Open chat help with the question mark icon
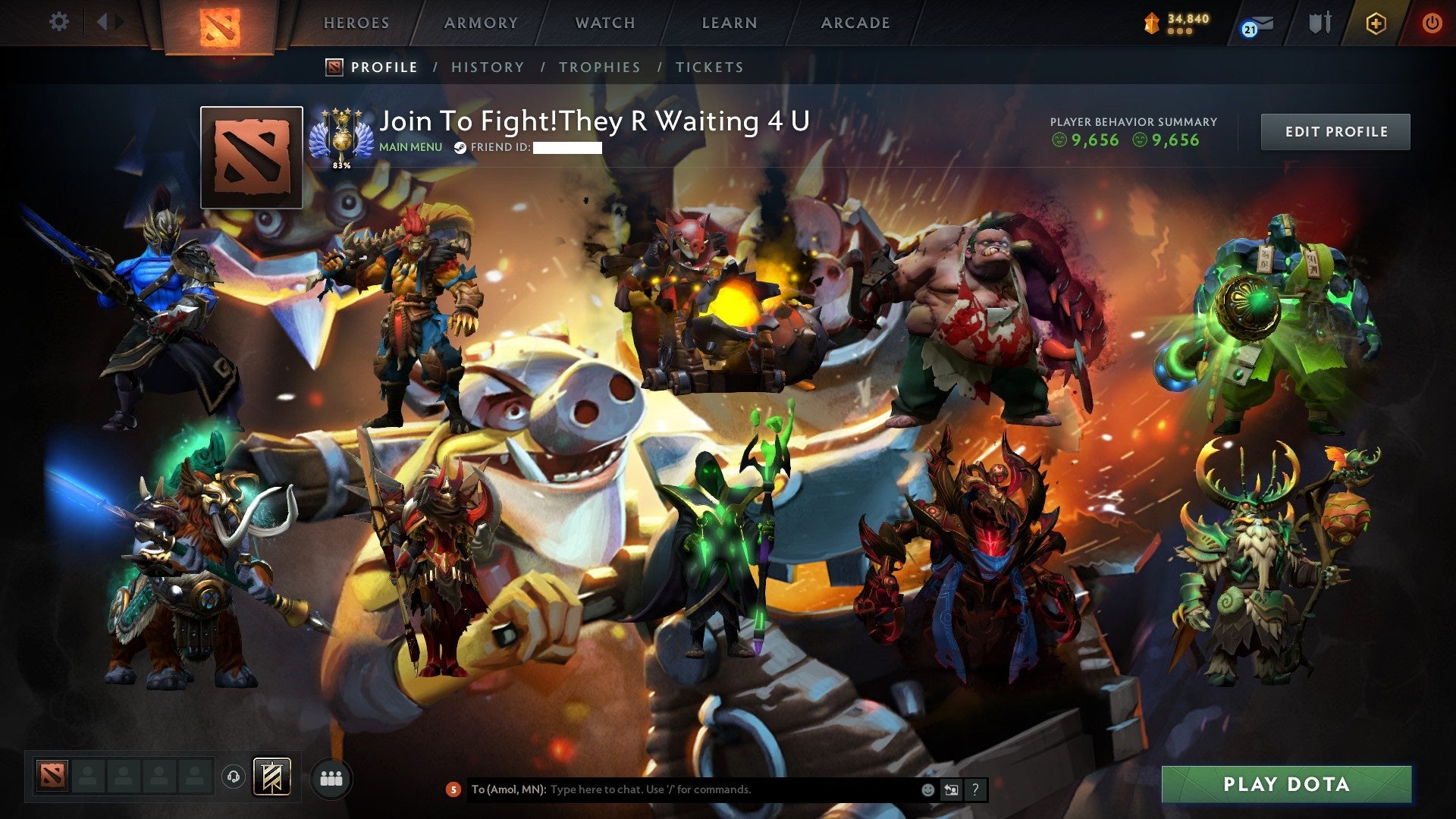The height and width of the screenshot is (819, 1456). pos(973,789)
